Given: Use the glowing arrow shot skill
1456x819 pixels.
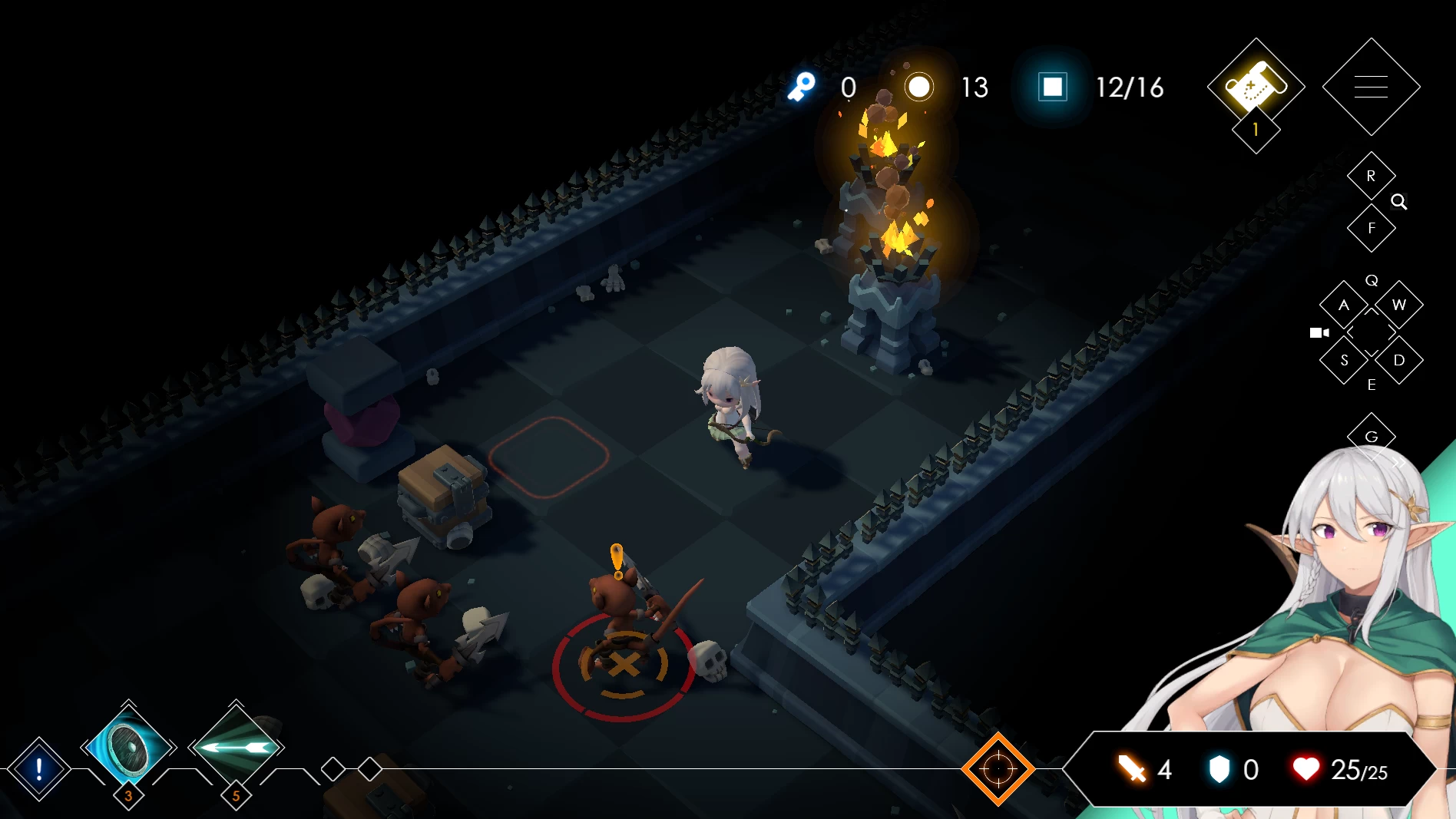Looking at the screenshot, I should 236,747.
